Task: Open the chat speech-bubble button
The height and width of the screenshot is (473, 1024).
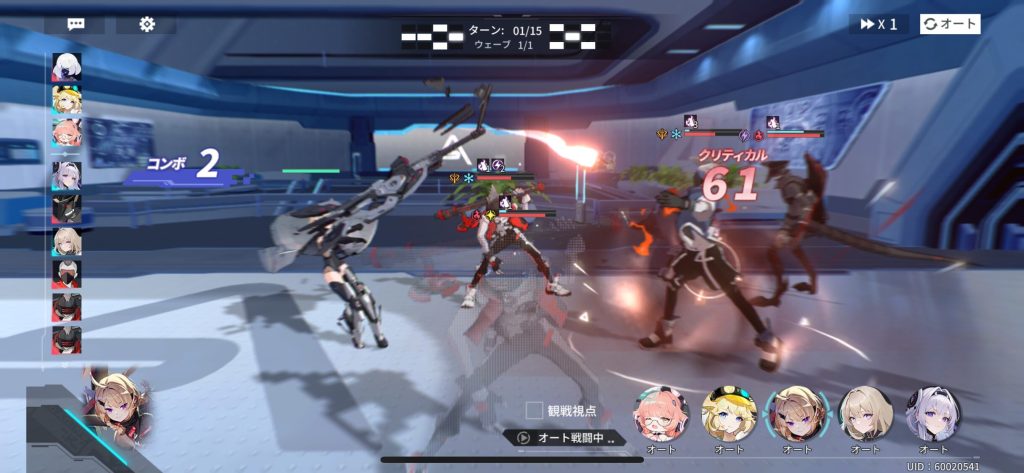Action: click(x=76, y=24)
